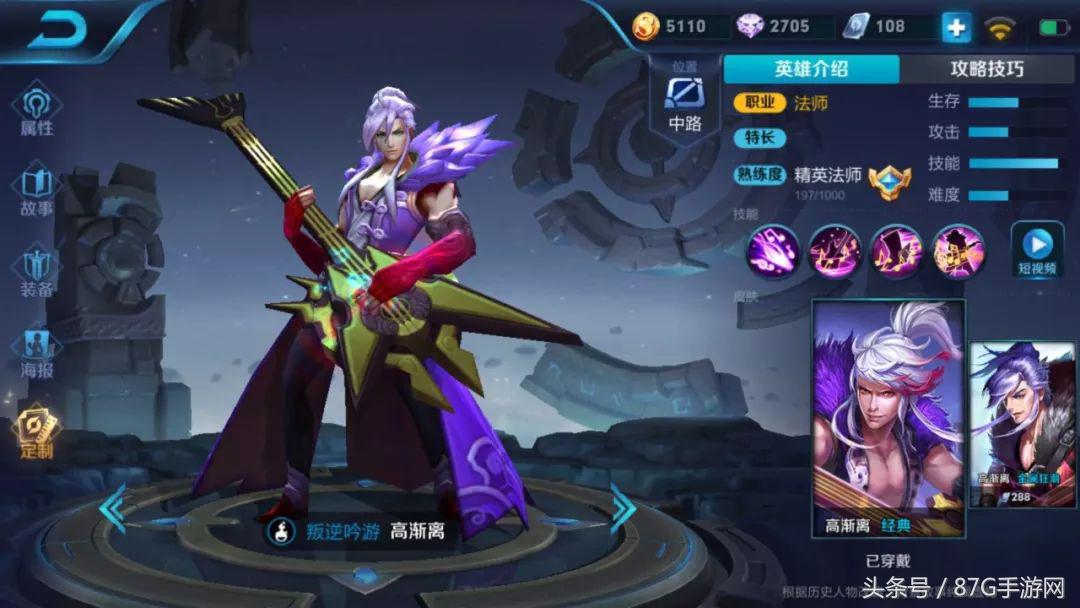
Task: Show the 海报 poster view
Action: 37,353
